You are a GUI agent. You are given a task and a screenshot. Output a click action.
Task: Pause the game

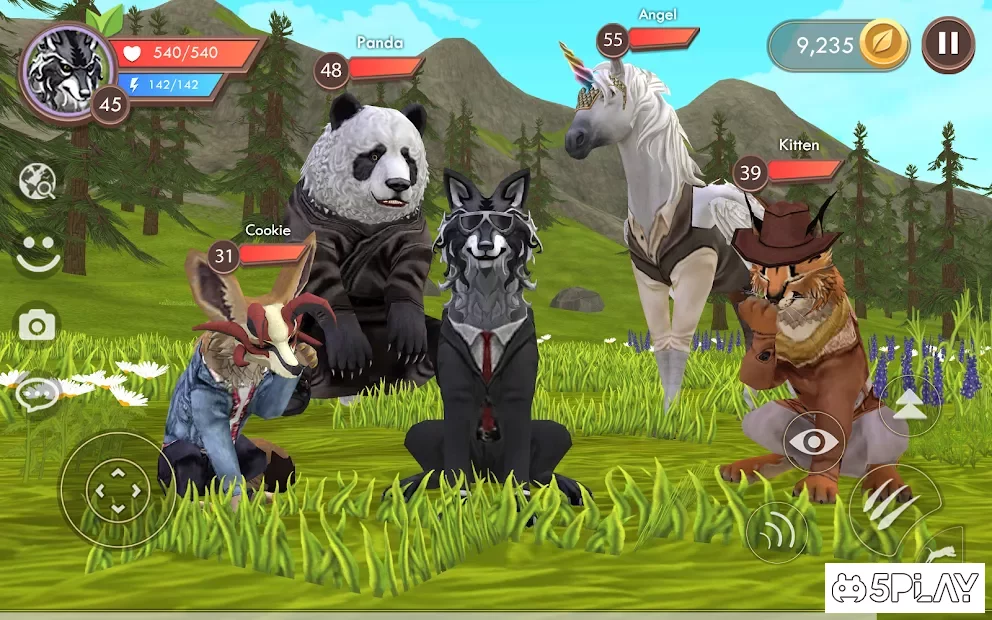(947, 44)
